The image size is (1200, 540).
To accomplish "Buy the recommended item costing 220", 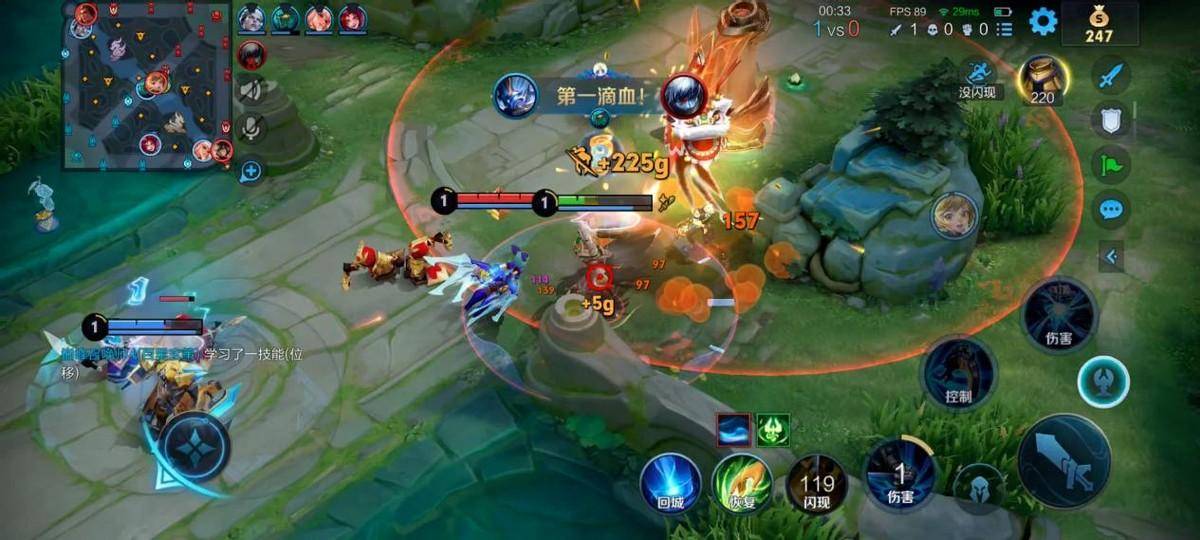I will pos(1042,79).
